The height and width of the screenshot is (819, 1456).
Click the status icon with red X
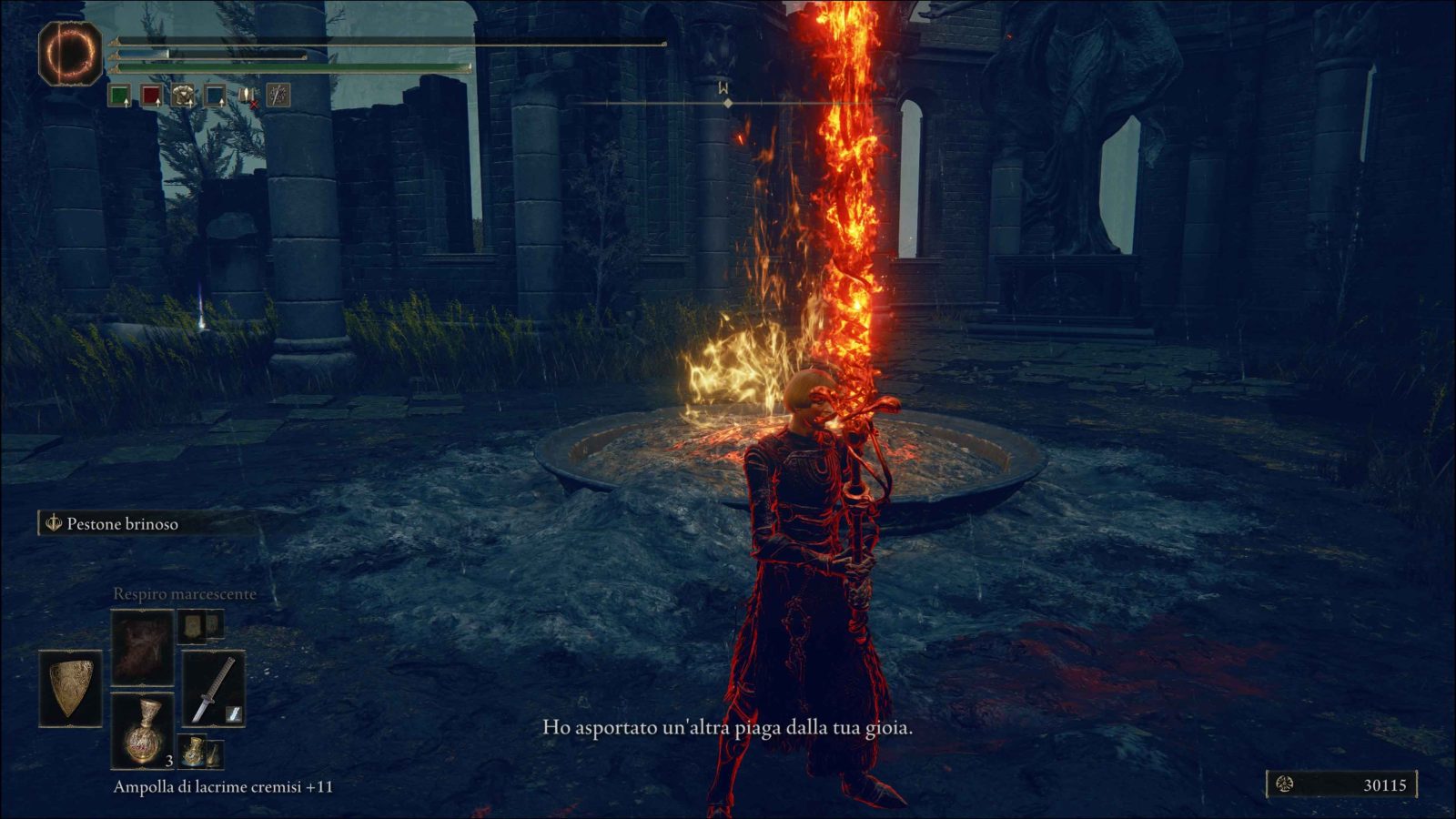[x=247, y=95]
